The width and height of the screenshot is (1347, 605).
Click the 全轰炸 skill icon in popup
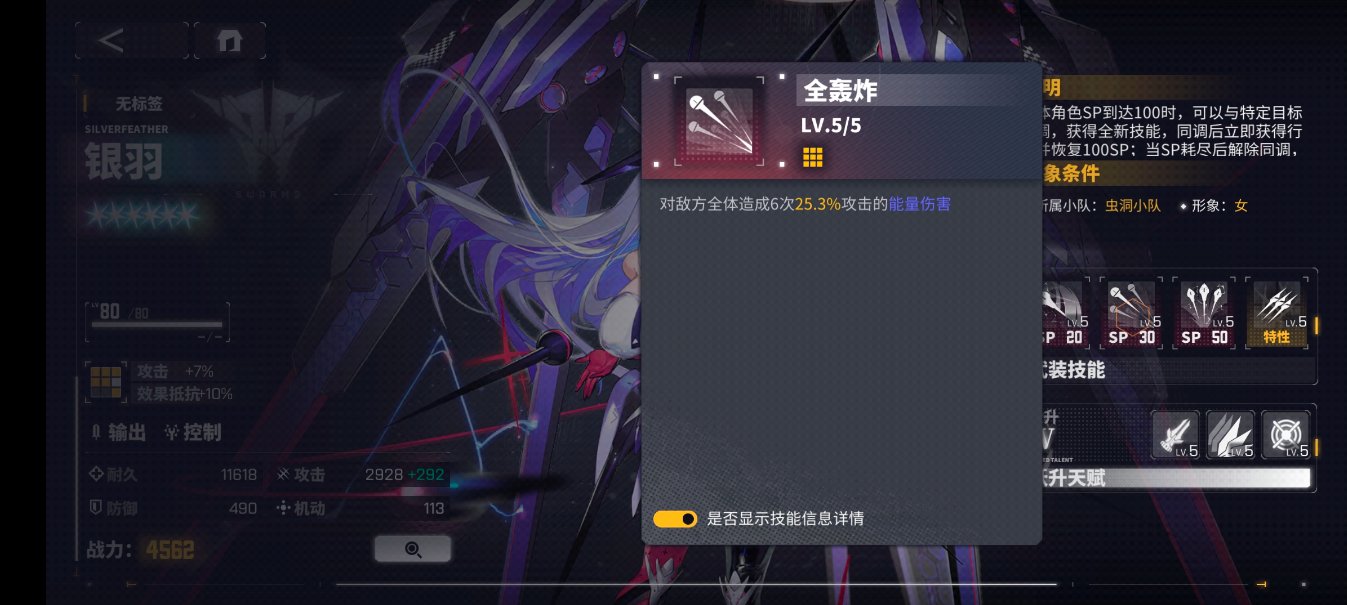pyautogui.click(x=719, y=121)
